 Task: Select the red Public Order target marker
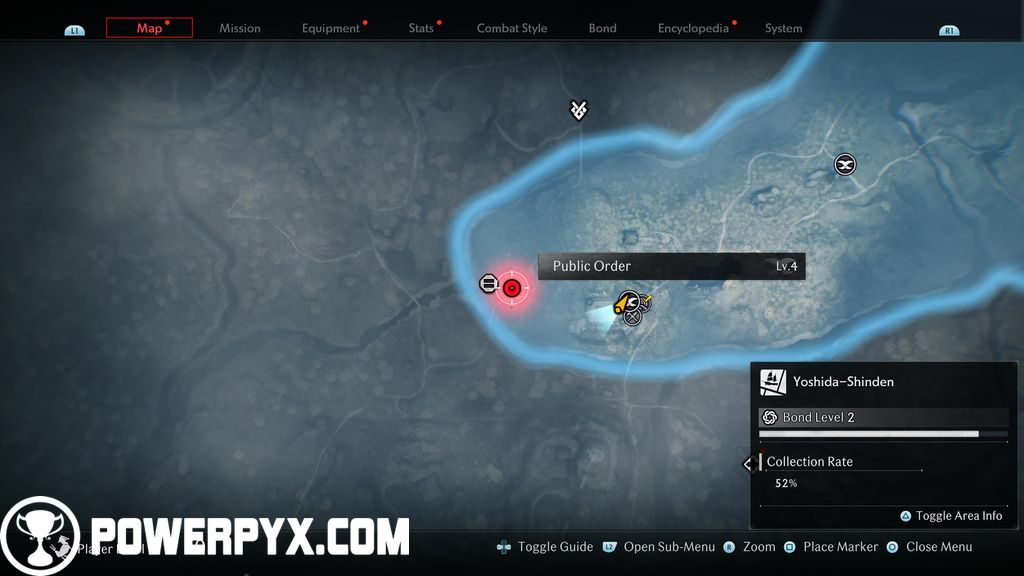[x=512, y=288]
